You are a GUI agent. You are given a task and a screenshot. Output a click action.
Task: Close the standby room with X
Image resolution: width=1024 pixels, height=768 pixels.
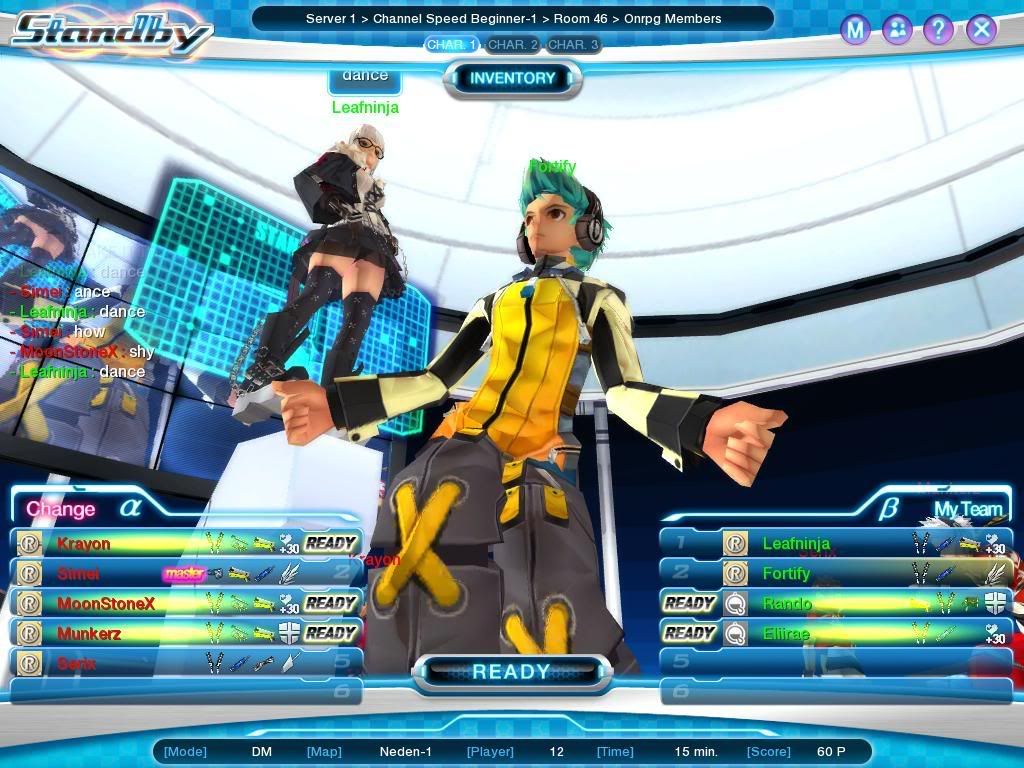click(x=981, y=30)
